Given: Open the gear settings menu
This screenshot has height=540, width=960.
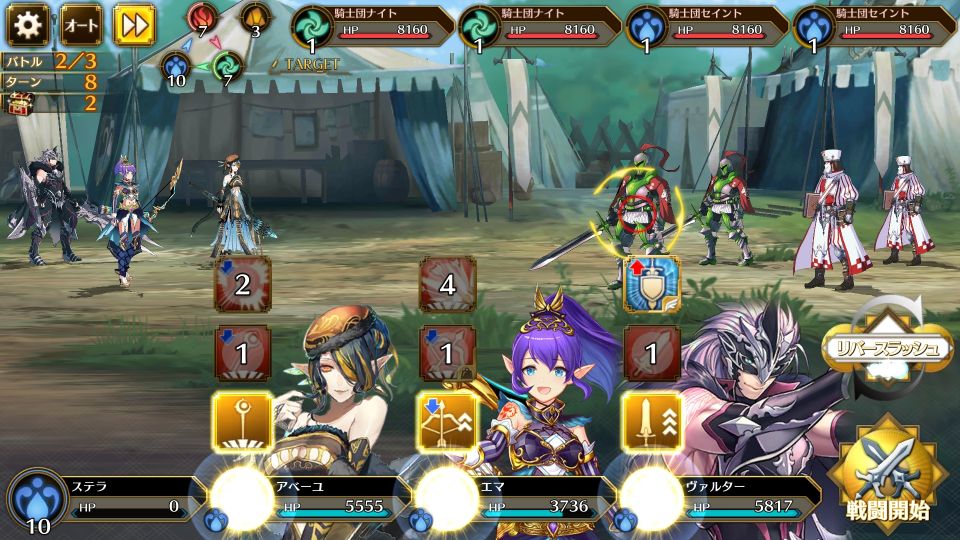Looking at the screenshot, I should tap(28, 23).
